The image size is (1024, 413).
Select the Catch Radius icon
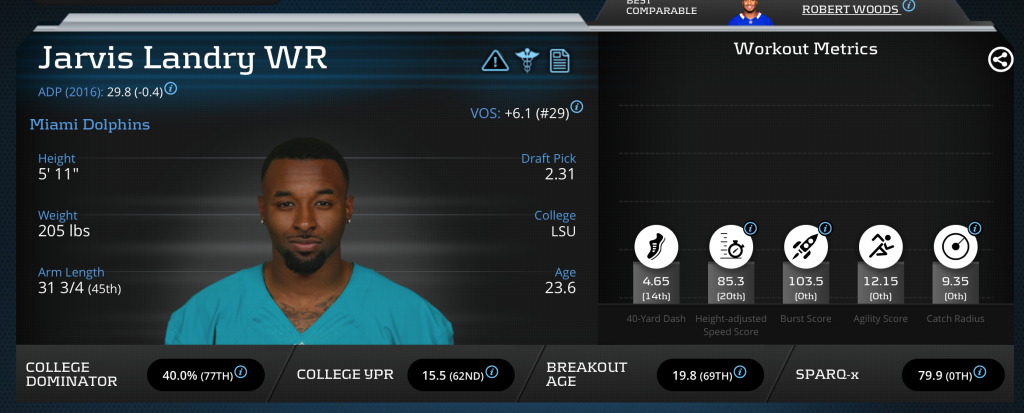tap(956, 245)
